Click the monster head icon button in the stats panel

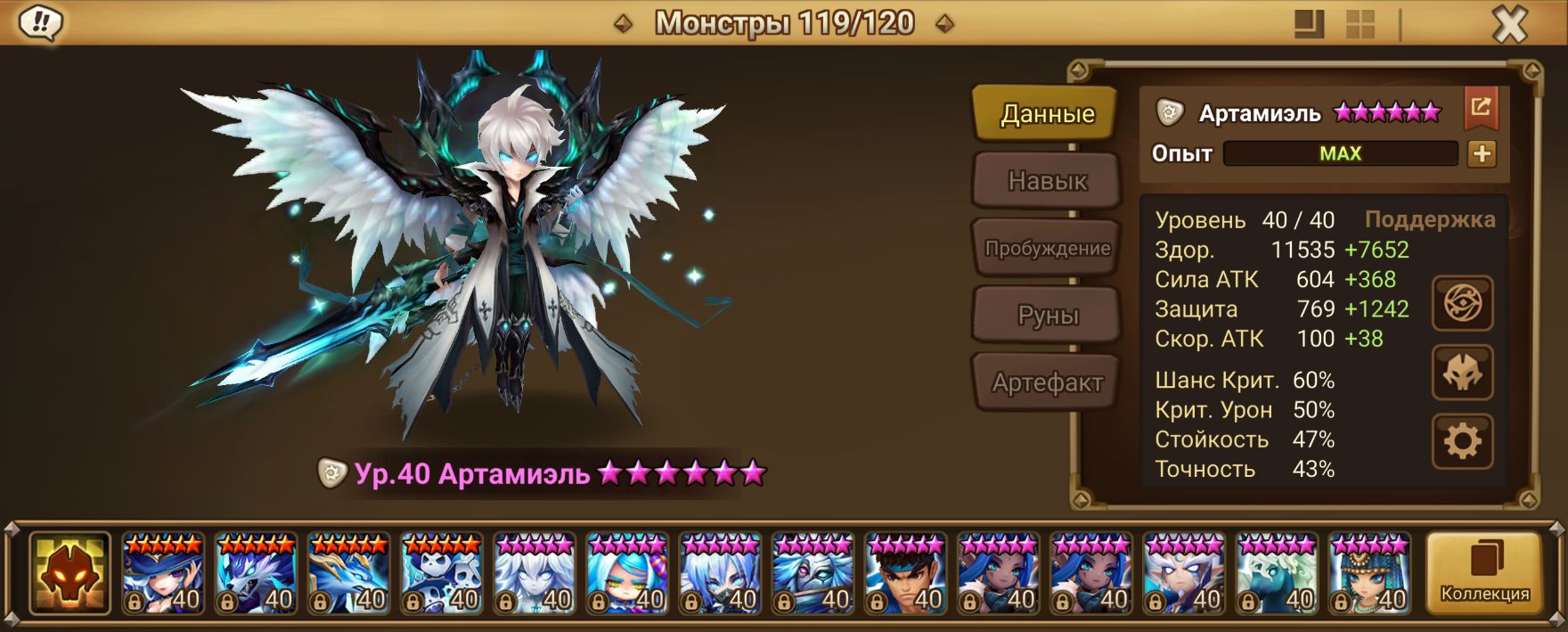tap(1462, 373)
